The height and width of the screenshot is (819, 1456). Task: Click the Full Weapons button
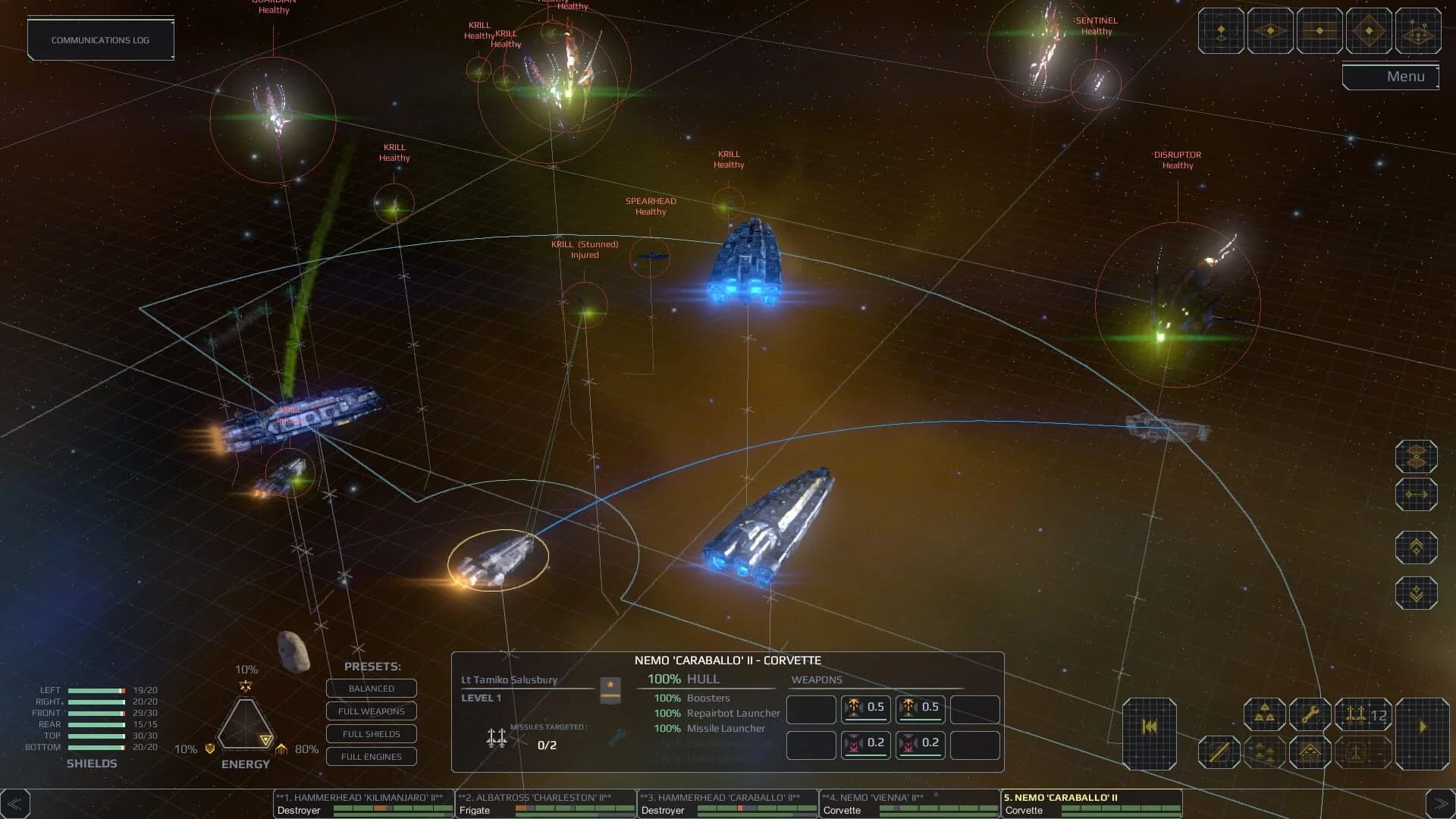371,711
